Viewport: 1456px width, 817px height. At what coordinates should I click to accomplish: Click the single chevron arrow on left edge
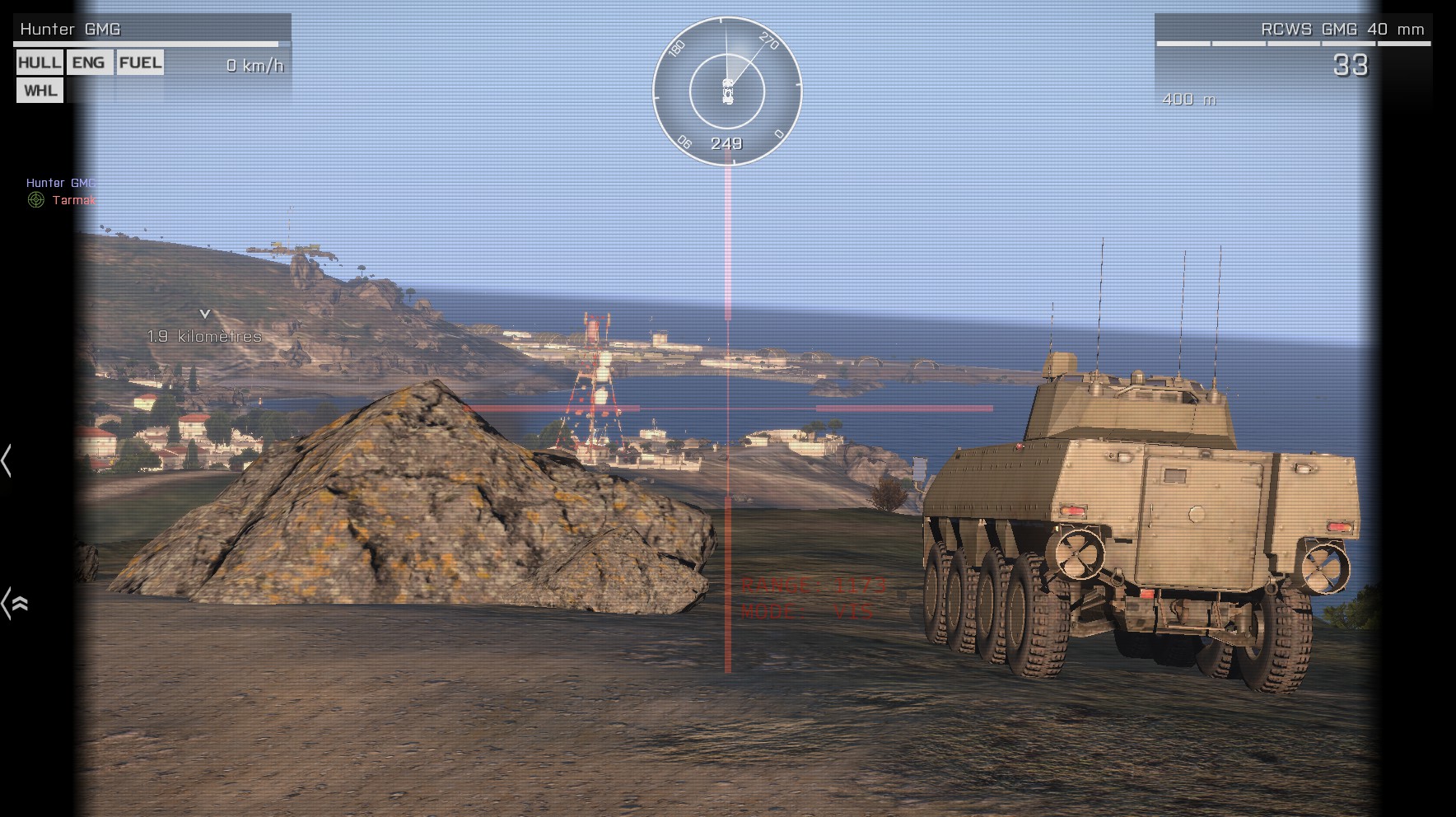pyautogui.click(x=7, y=460)
